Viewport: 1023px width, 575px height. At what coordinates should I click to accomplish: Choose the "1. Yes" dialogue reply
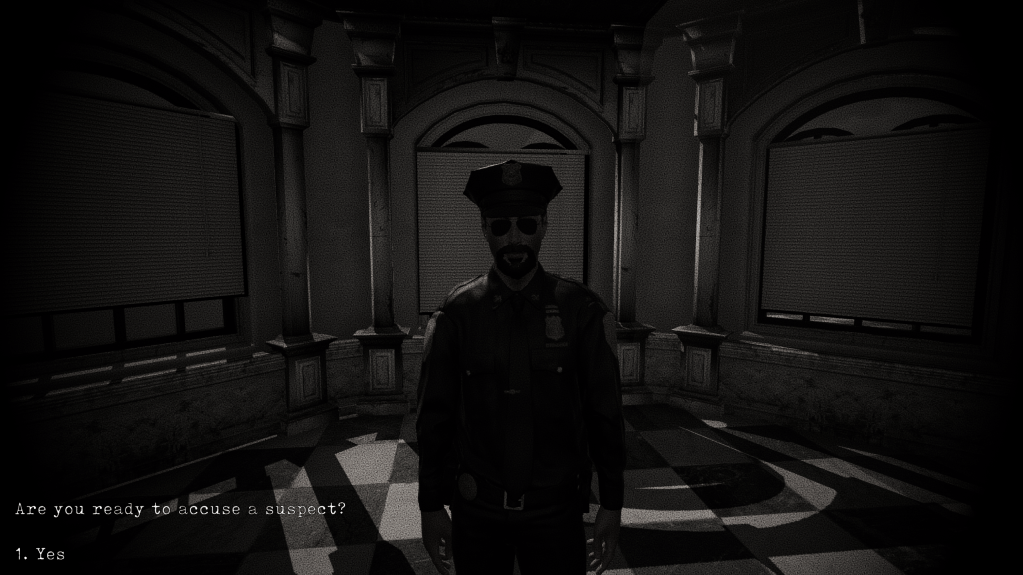tap(41, 553)
